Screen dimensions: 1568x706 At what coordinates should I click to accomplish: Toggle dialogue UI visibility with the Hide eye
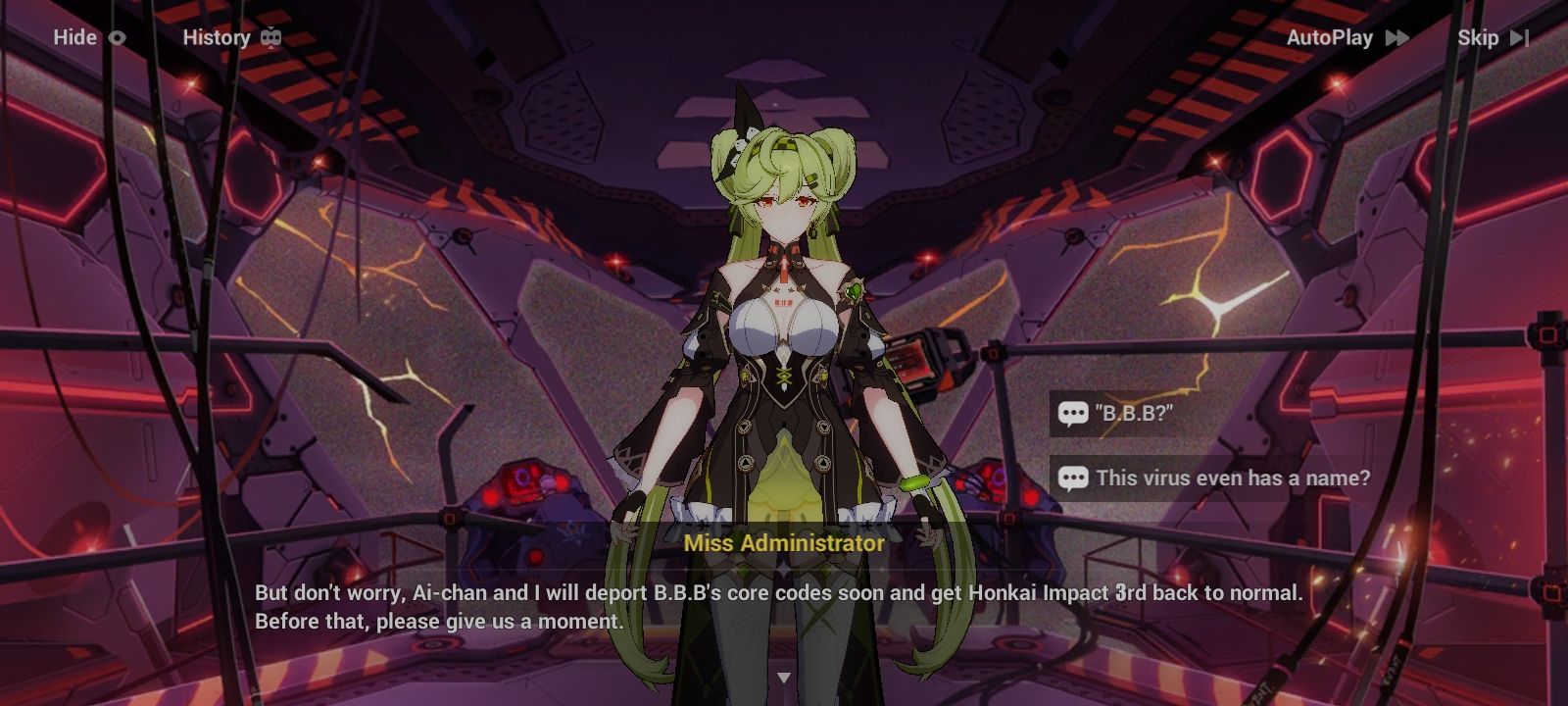[x=115, y=37]
